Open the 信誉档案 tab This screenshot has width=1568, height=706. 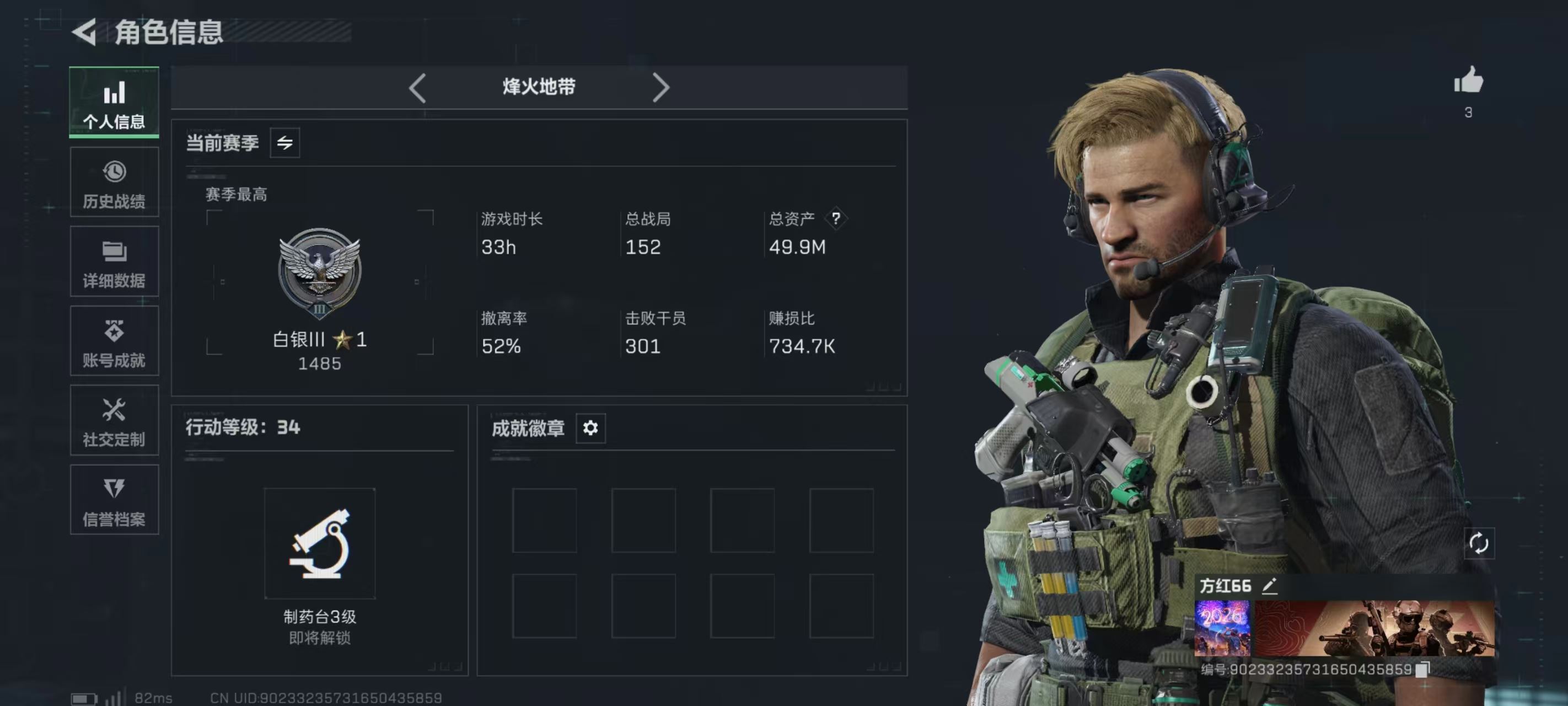click(x=114, y=500)
